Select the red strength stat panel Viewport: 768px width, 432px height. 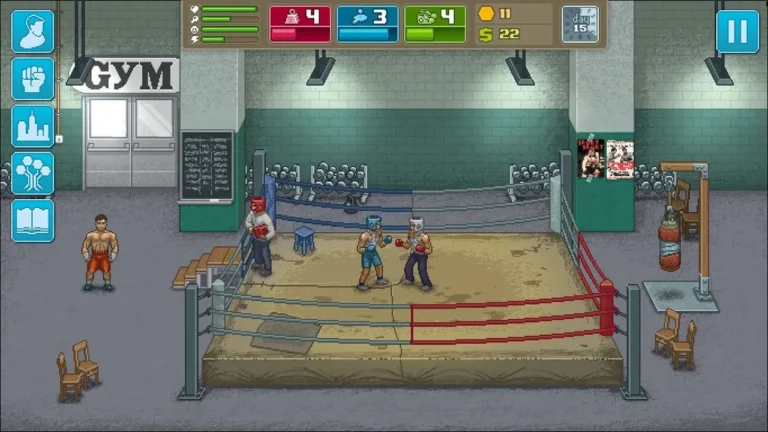click(300, 24)
